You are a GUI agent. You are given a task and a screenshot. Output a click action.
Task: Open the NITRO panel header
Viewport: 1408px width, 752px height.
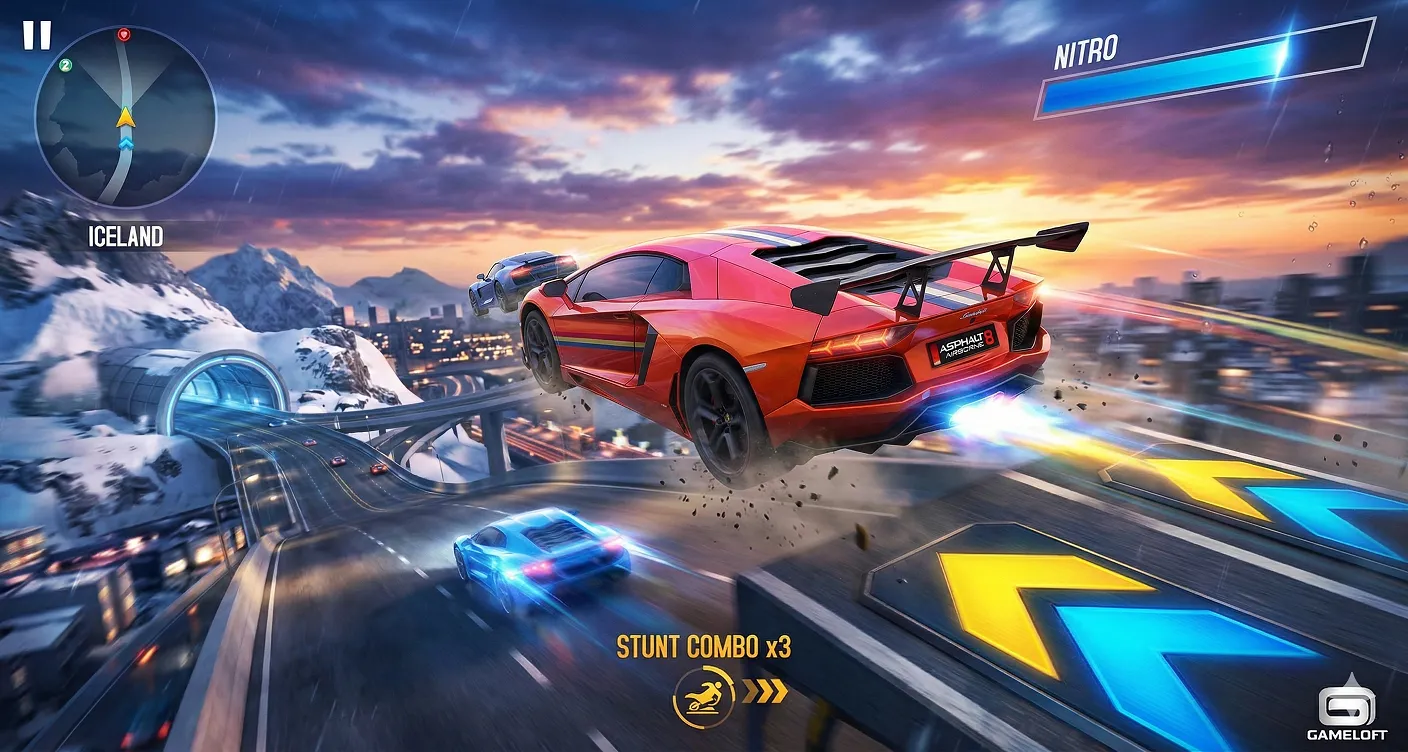1085,48
